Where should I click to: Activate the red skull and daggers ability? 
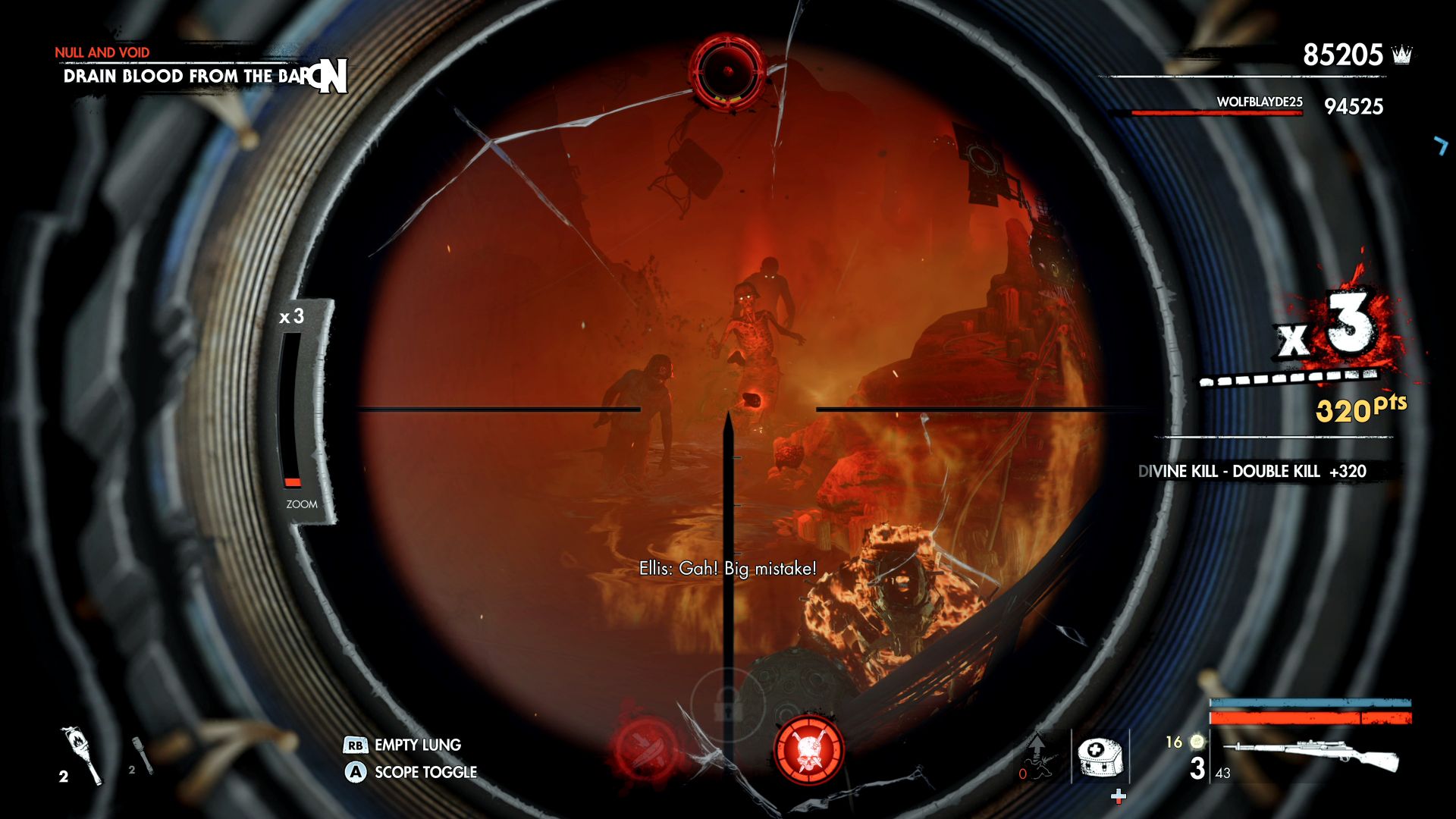point(808,750)
